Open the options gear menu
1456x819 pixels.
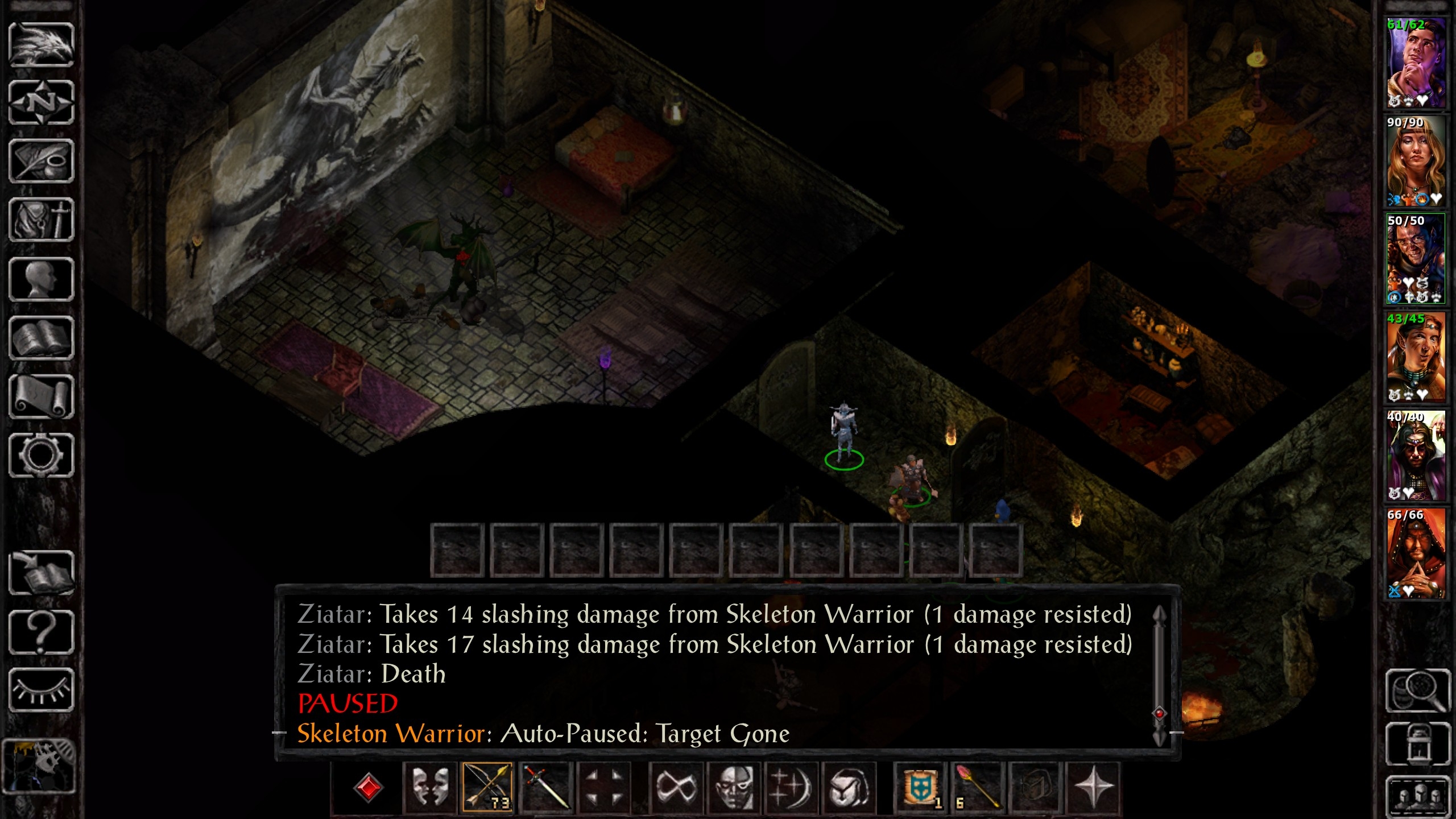41,455
